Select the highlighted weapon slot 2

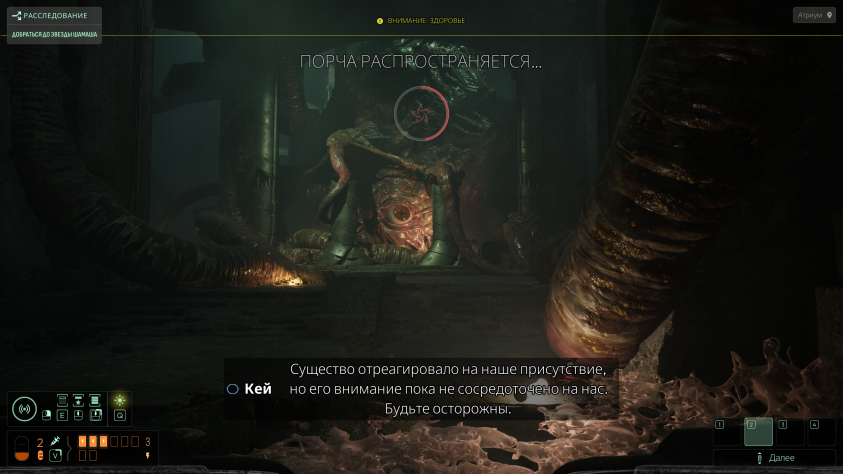pos(758,432)
